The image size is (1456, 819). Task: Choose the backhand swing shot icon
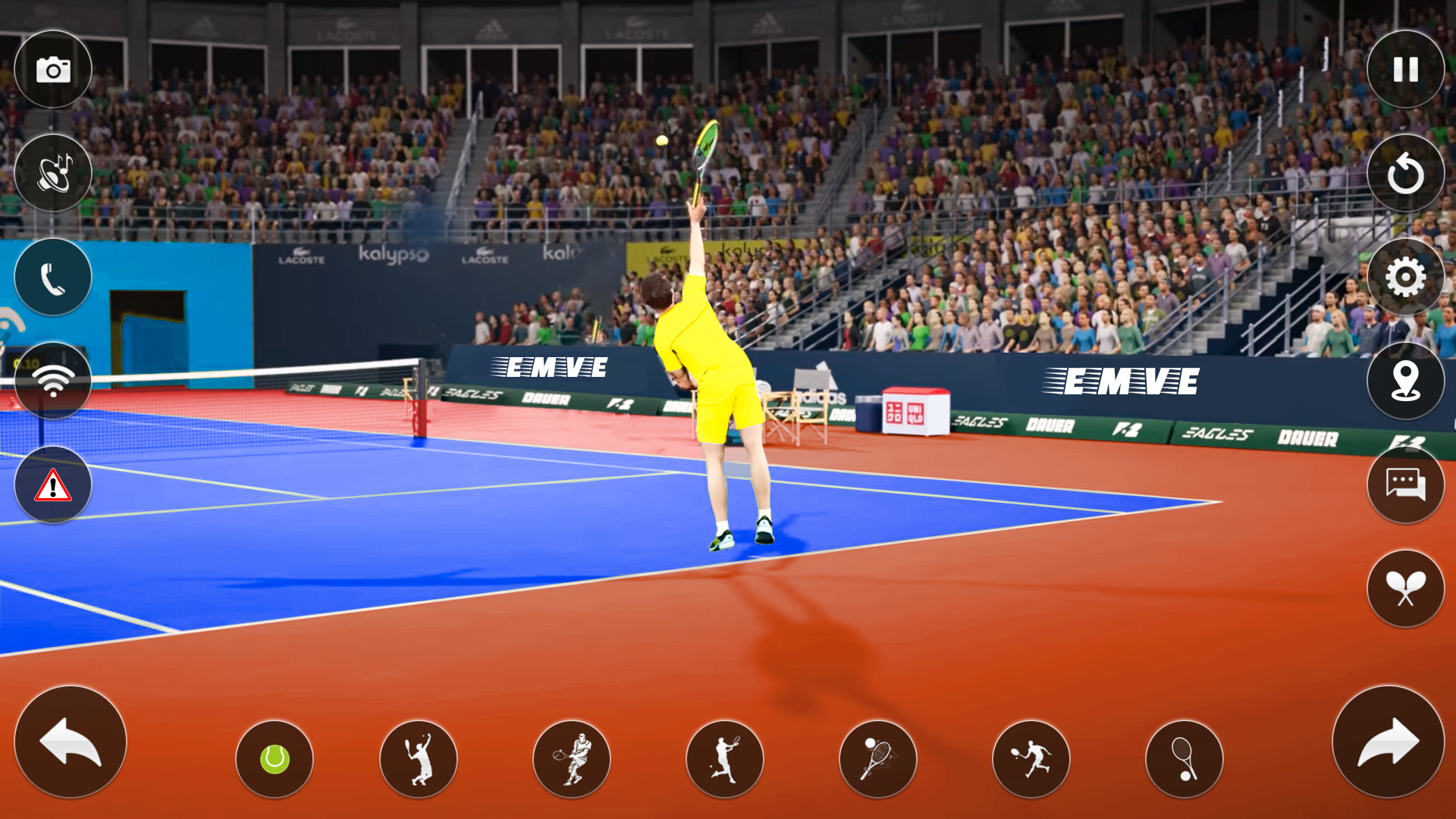click(x=572, y=760)
